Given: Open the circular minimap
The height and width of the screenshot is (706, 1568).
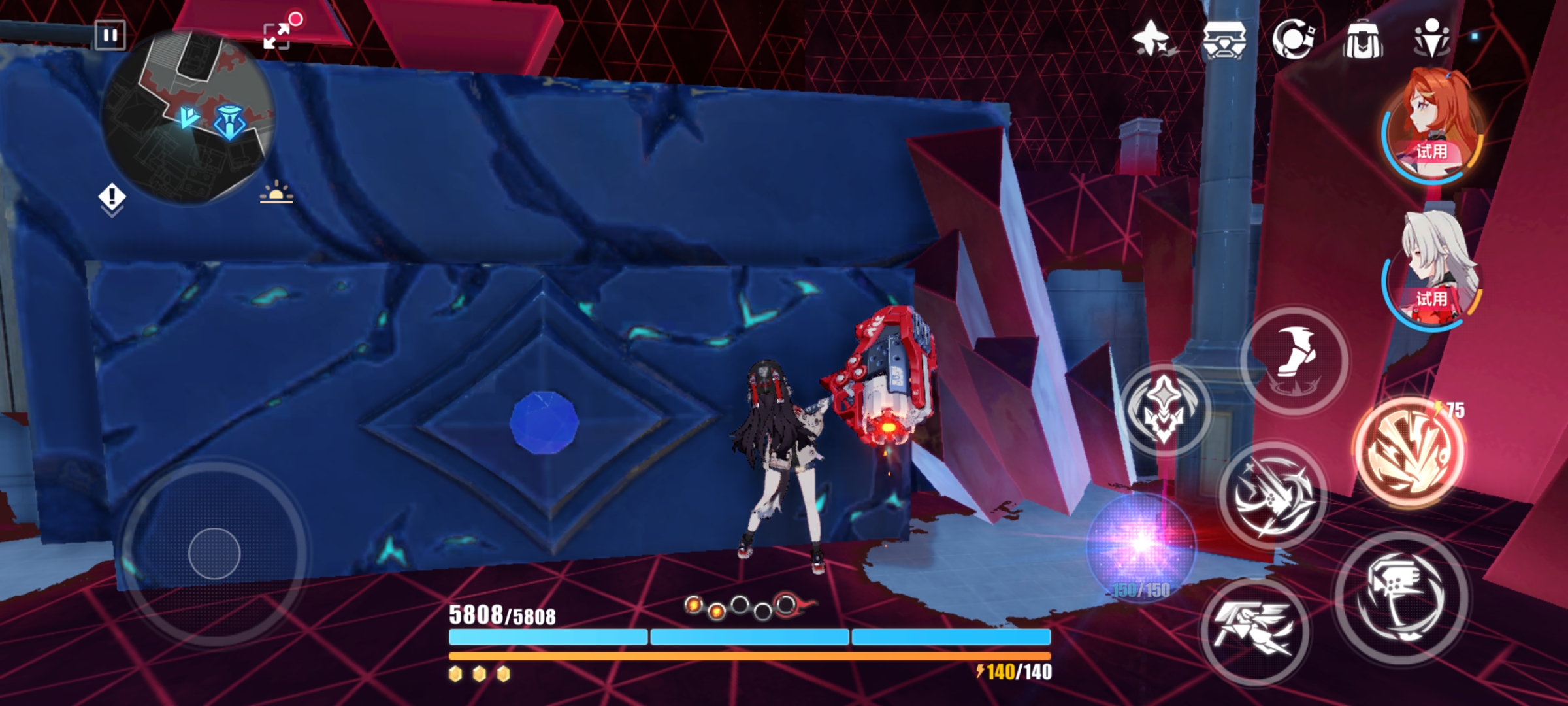Looking at the screenshot, I should click(x=188, y=118).
